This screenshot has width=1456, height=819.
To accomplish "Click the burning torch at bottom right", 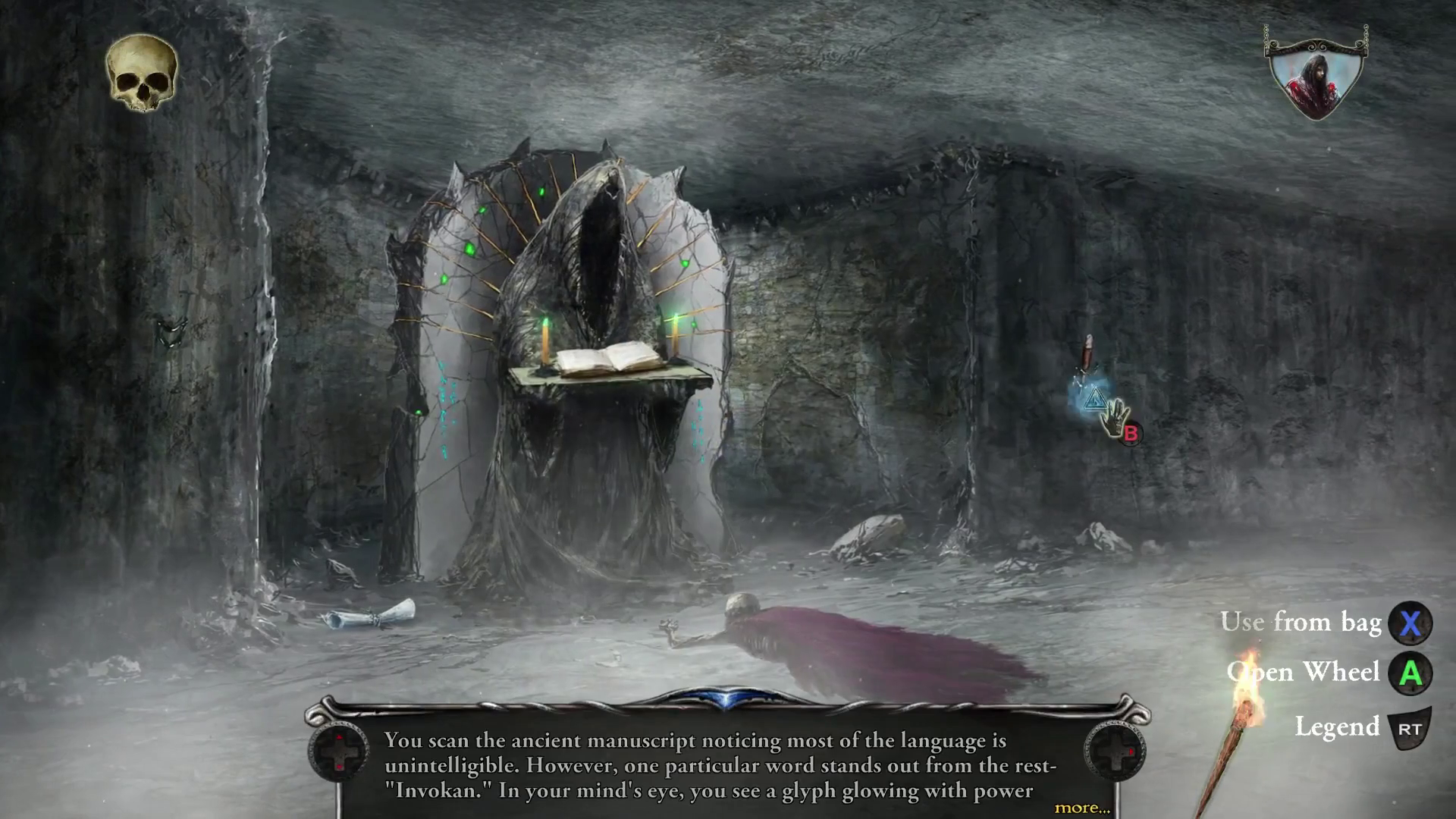I will (x=1246, y=705).
